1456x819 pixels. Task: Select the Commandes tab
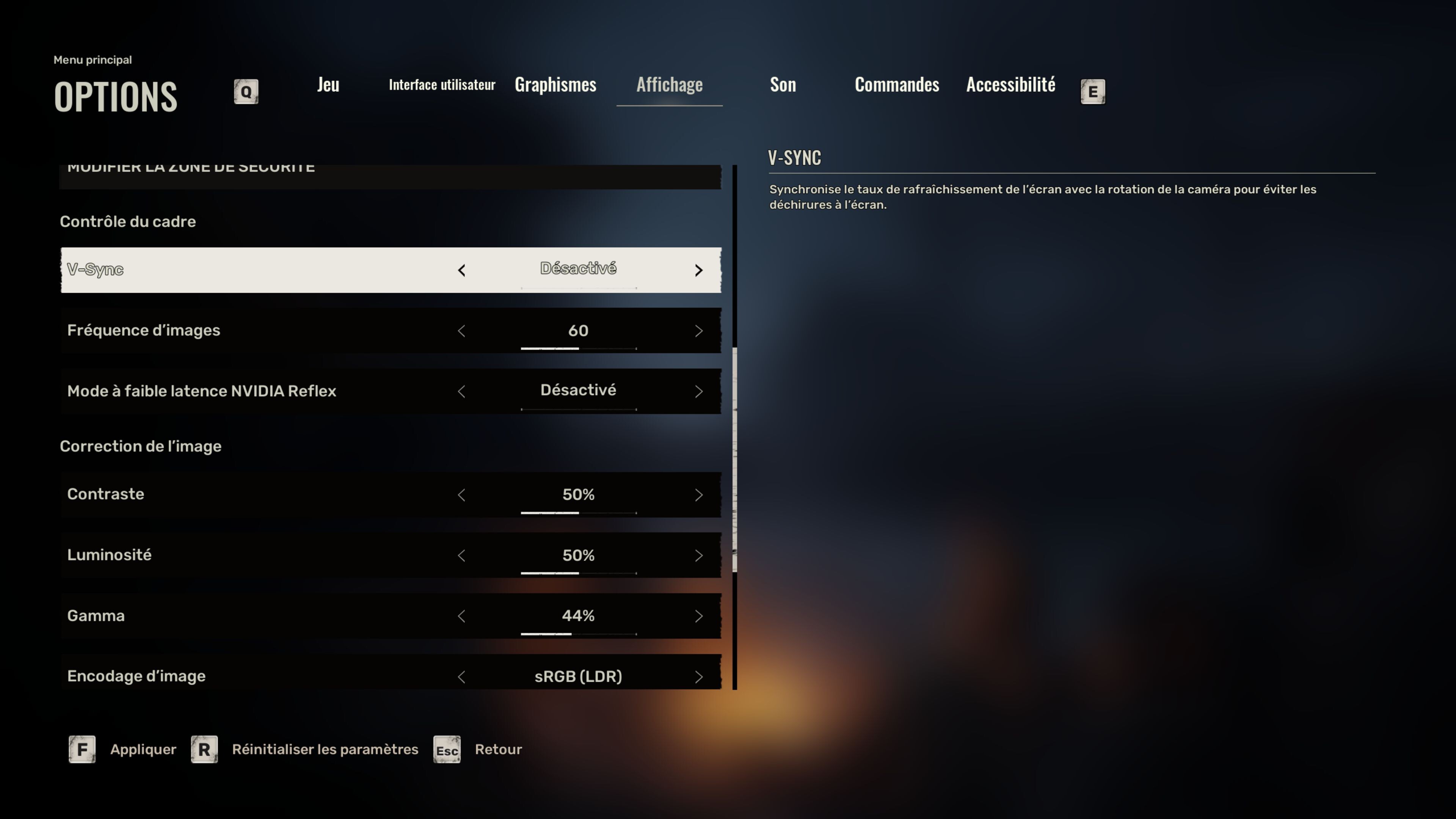pyautogui.click(x=896, y=85)
